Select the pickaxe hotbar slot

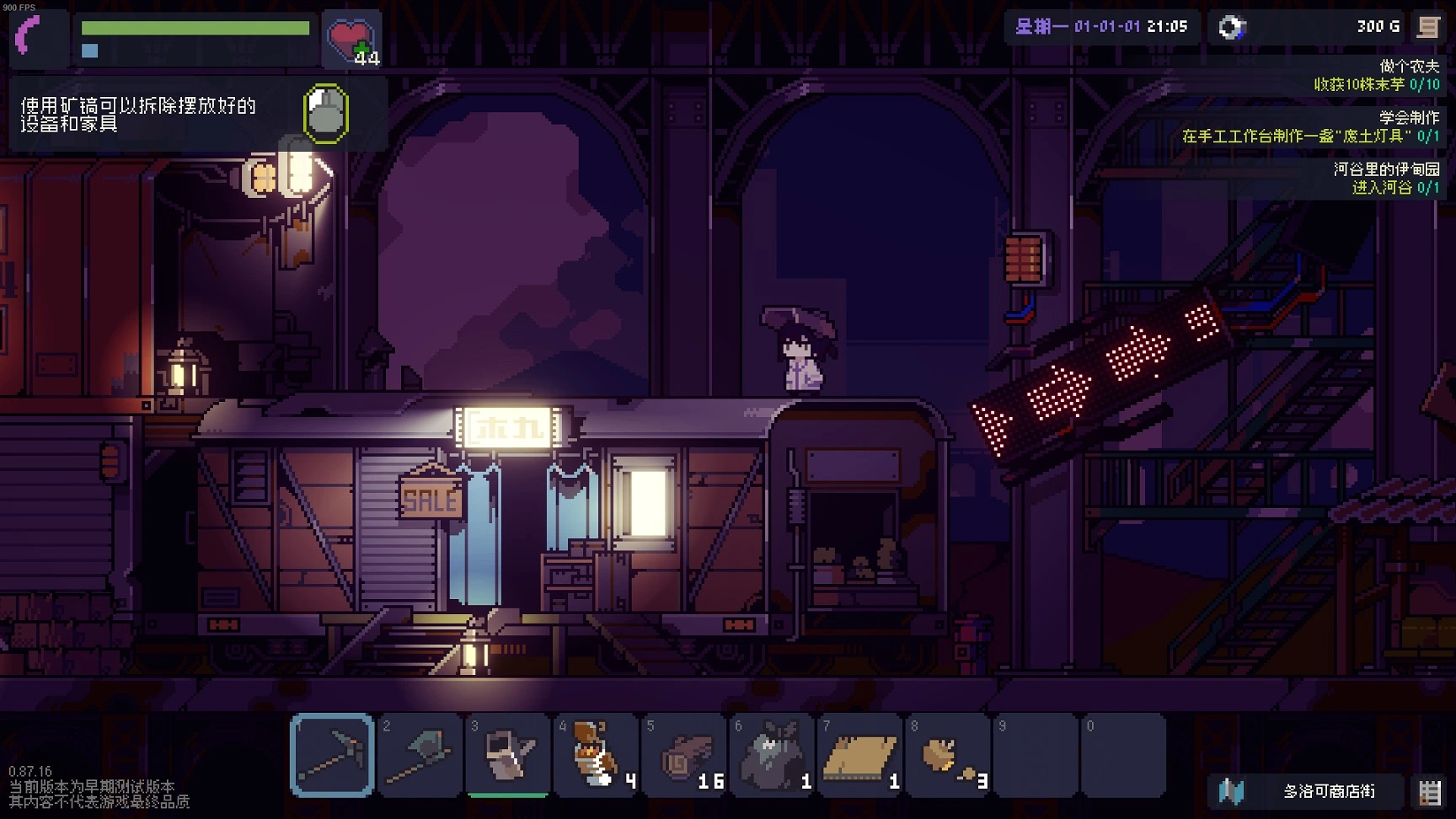tap(332, 755)
